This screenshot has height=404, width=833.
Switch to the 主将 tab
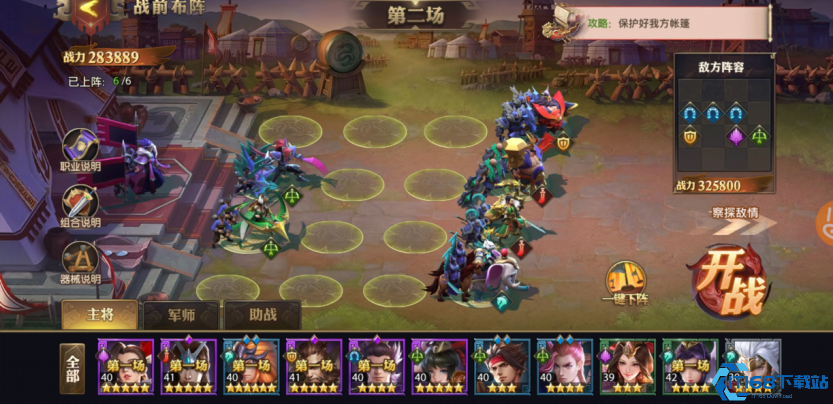(100, 315)
